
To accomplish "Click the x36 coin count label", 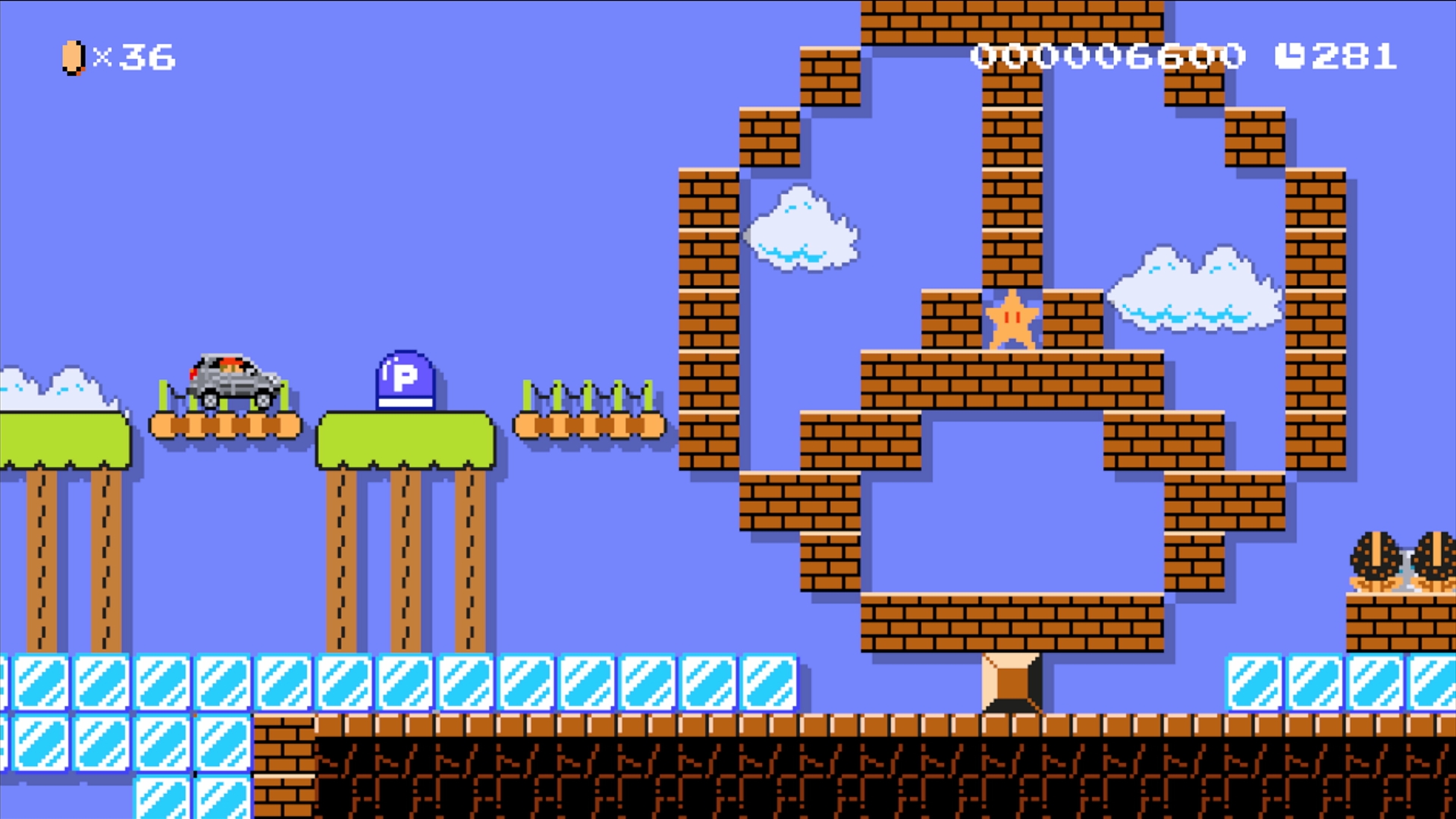I will (133, 55).
